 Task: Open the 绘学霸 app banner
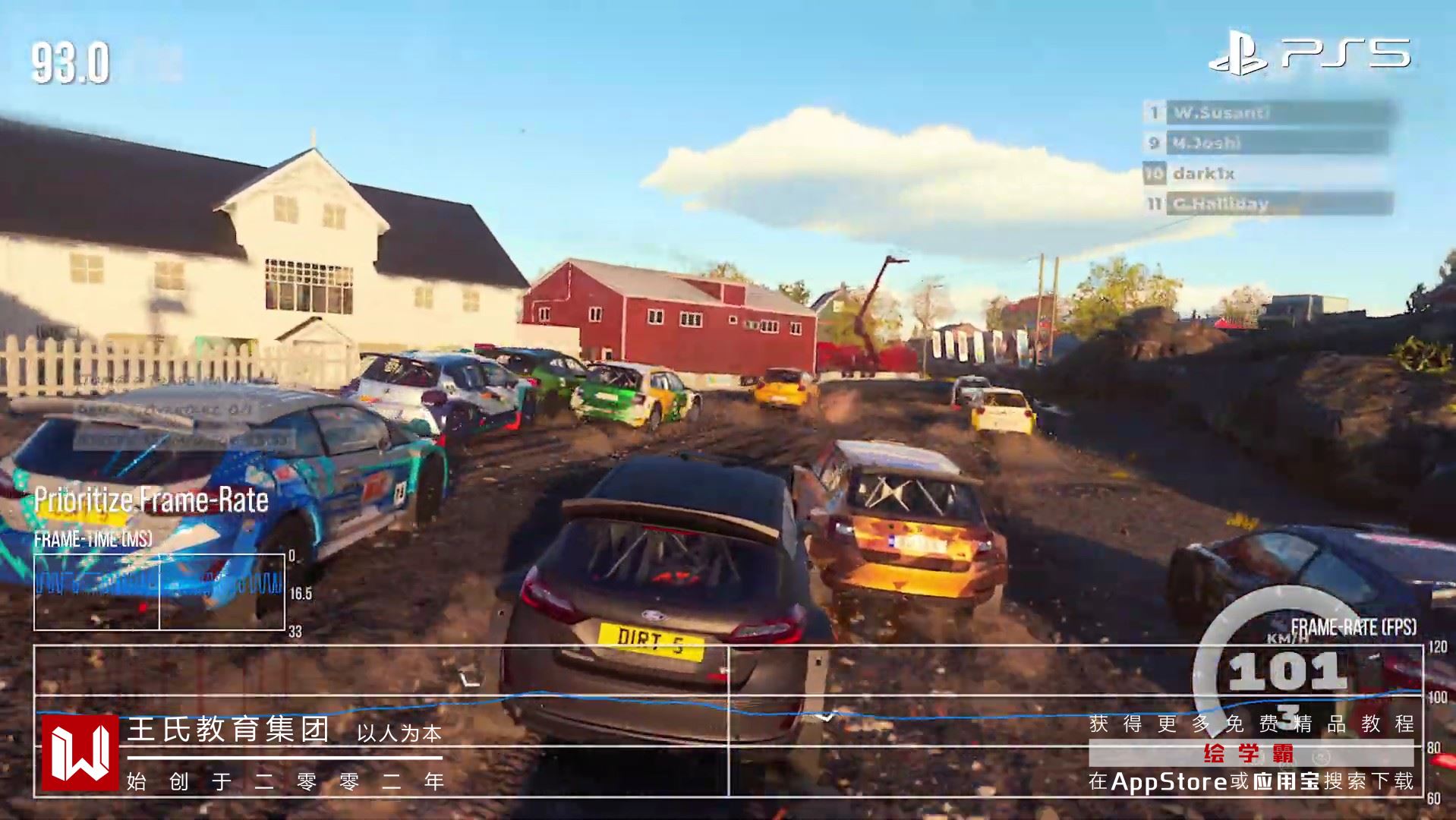[x=1250, y=754]
